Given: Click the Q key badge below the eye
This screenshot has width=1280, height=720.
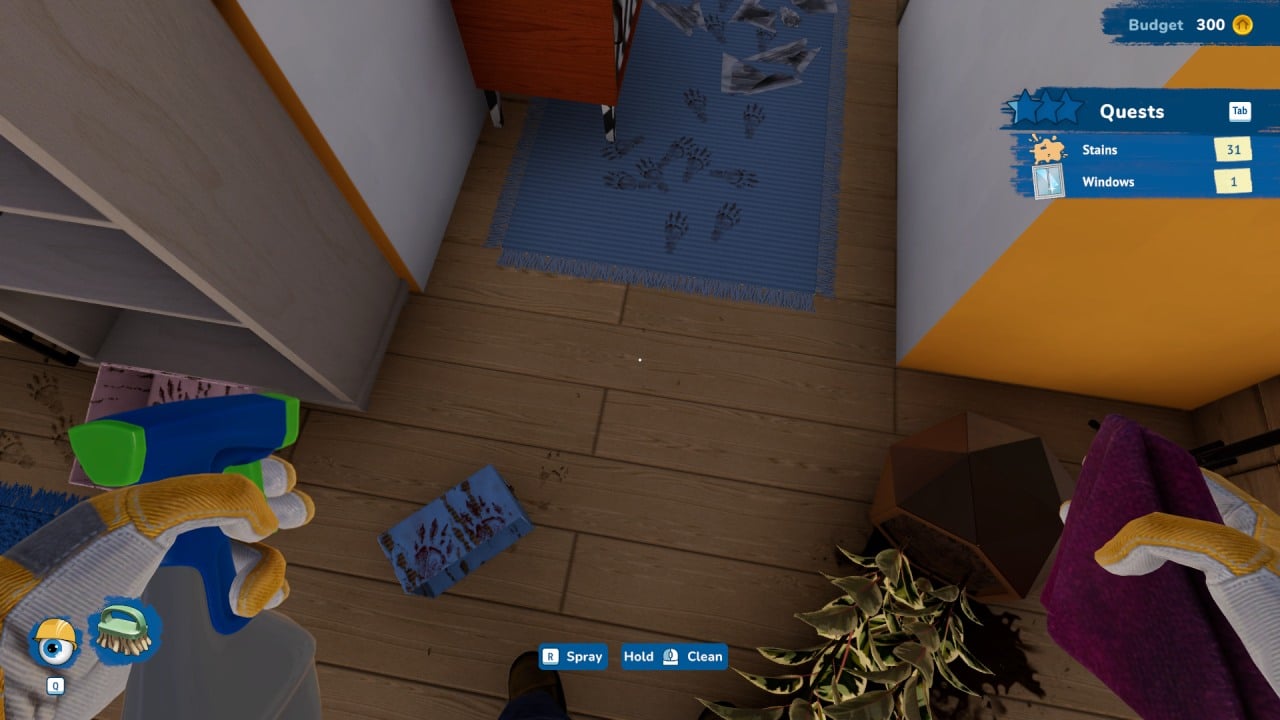Looking at the screenshot, I should [55, 686].
